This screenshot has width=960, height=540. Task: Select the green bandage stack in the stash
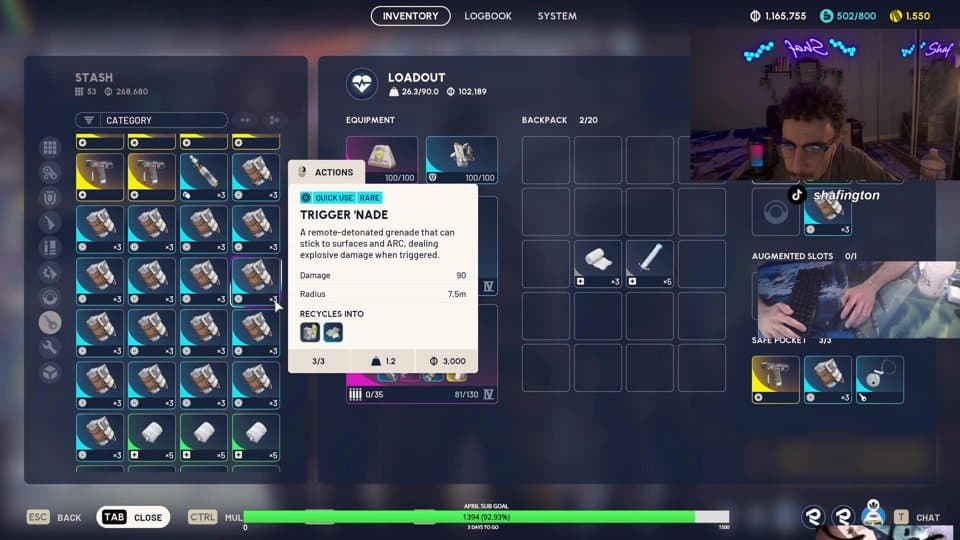152,438
